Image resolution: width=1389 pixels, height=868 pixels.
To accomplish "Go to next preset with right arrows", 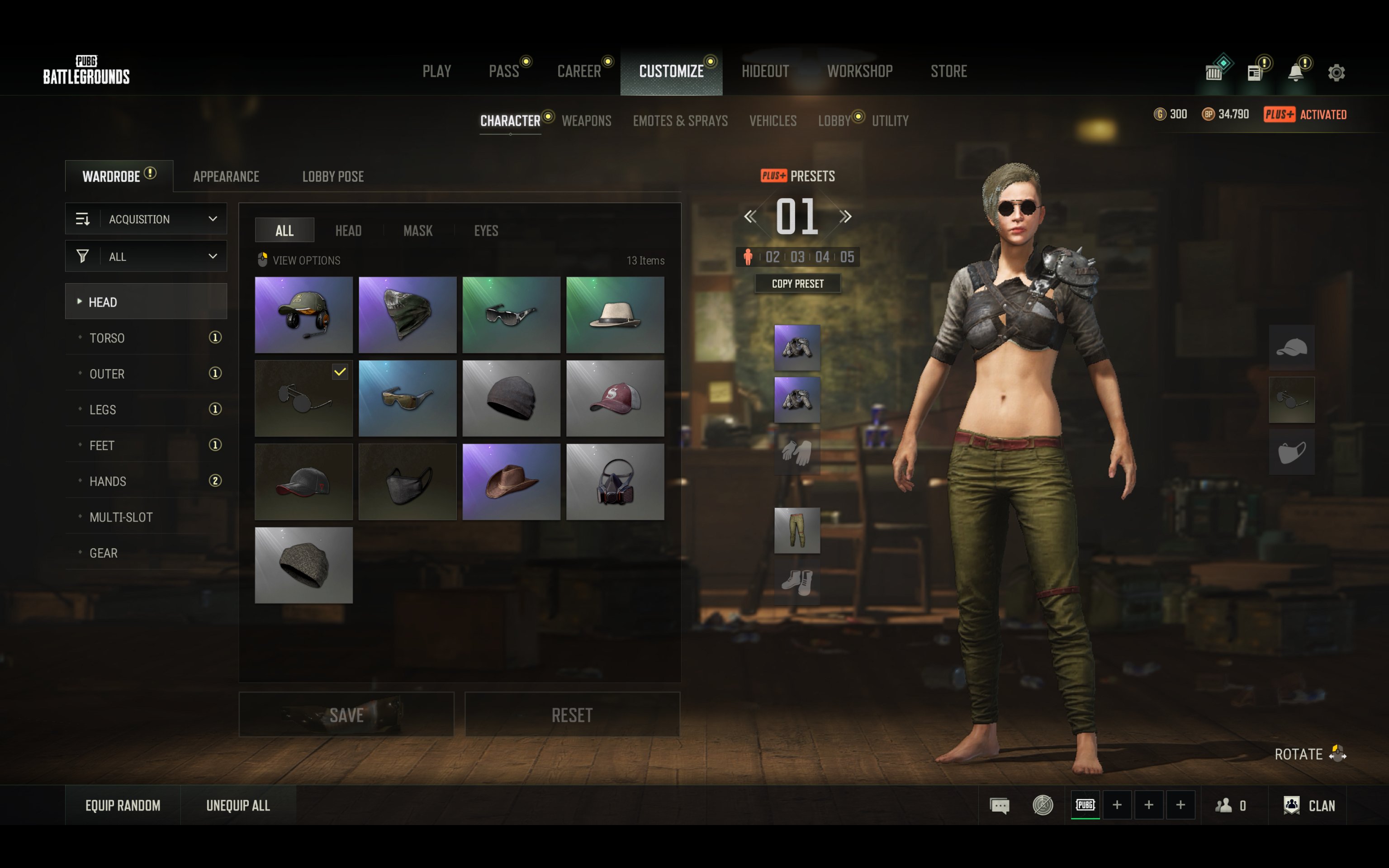I will pyautogui.click(x=845, y=216).
